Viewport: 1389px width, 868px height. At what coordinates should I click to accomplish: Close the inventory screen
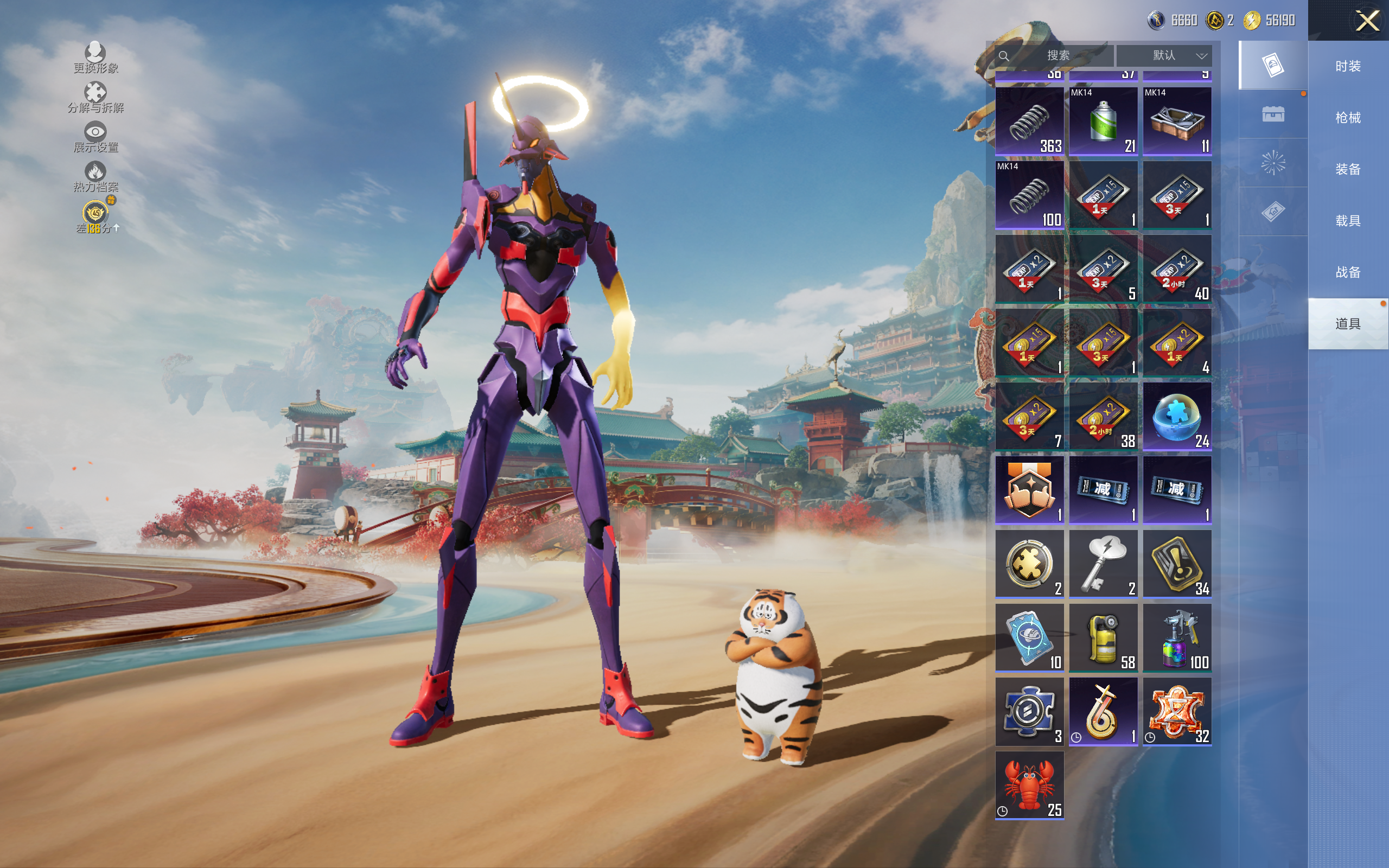pos(1367,21)
